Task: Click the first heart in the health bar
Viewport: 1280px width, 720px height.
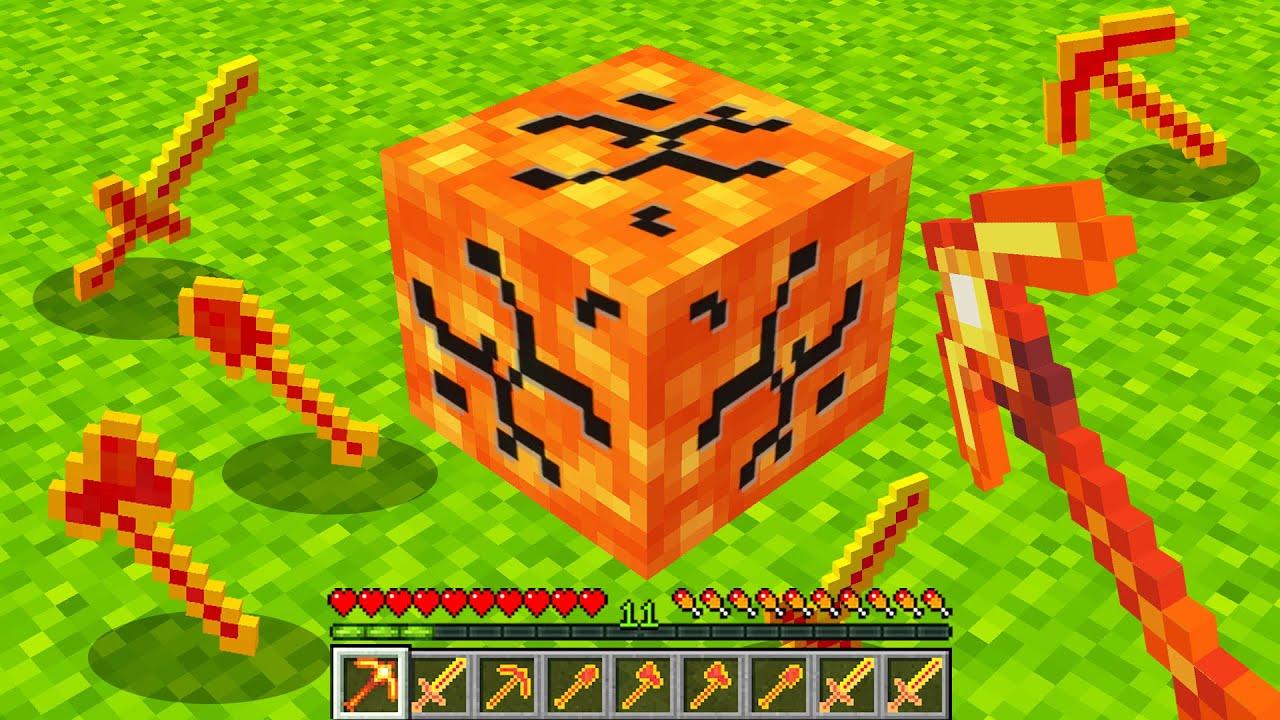Action: pyautogui.click(x=342, y=601)
